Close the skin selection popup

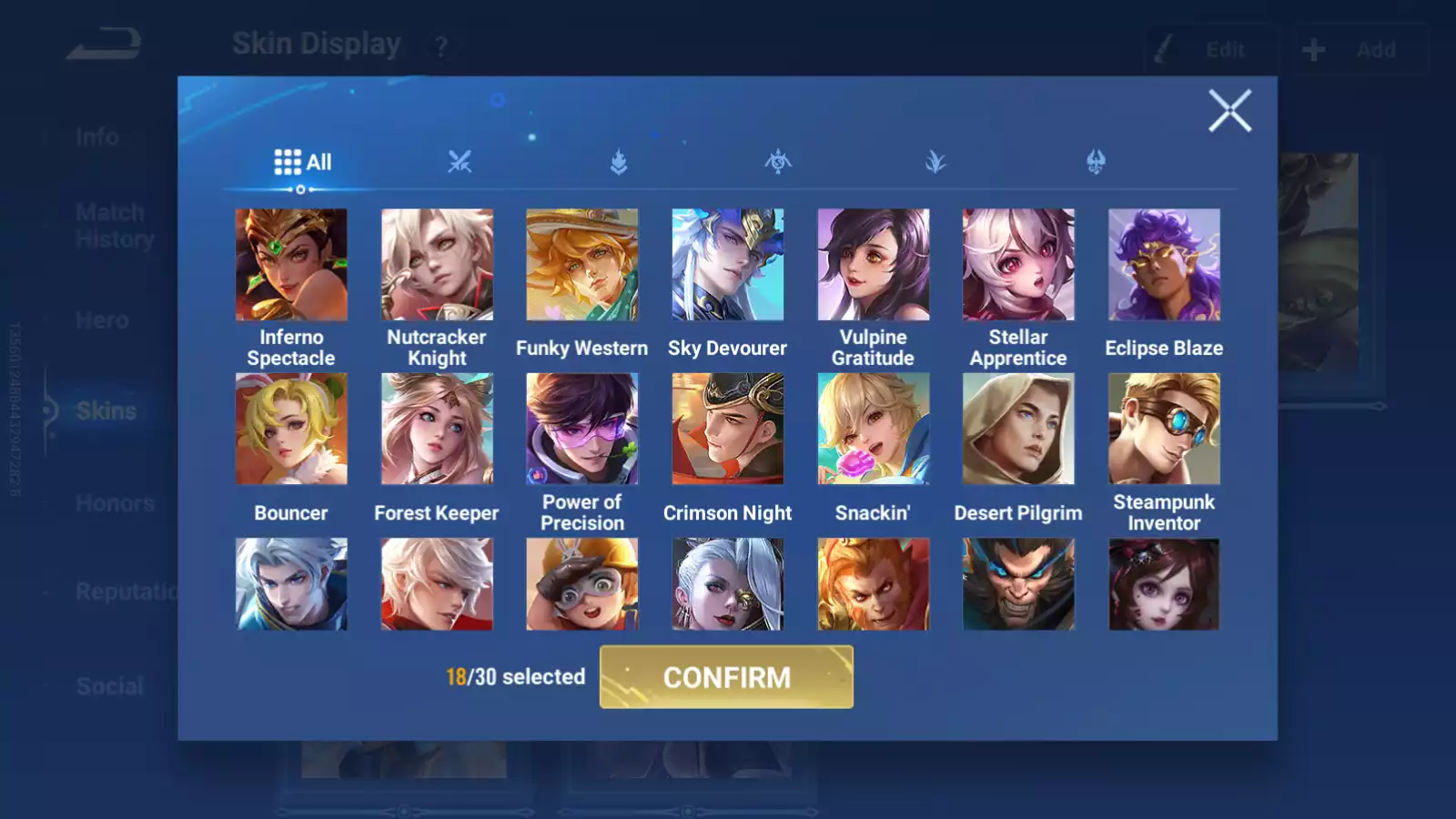point(1229,111)
